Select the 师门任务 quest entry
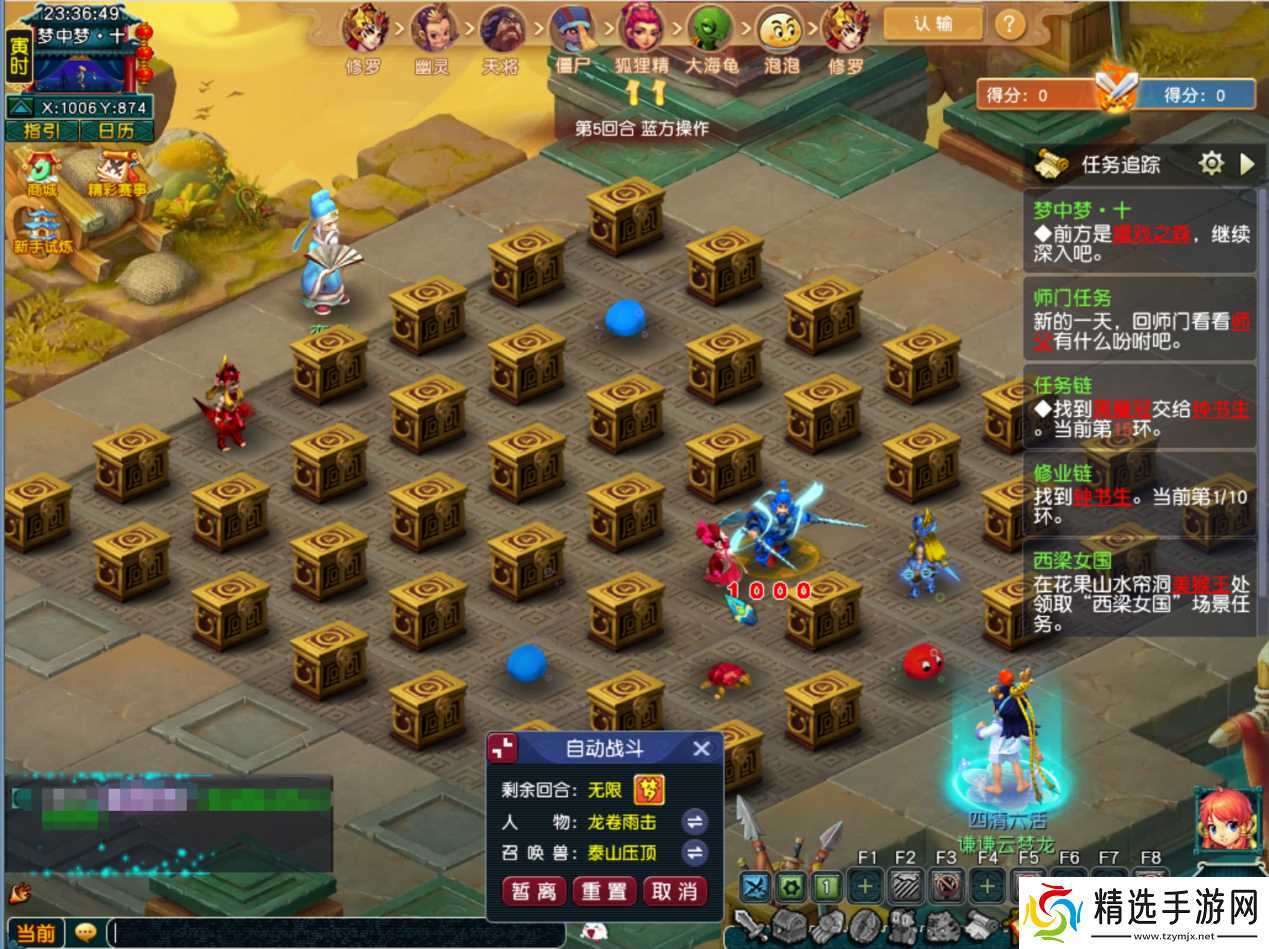Screen dimensions: 1269x949 click(x=1138, y=320)
